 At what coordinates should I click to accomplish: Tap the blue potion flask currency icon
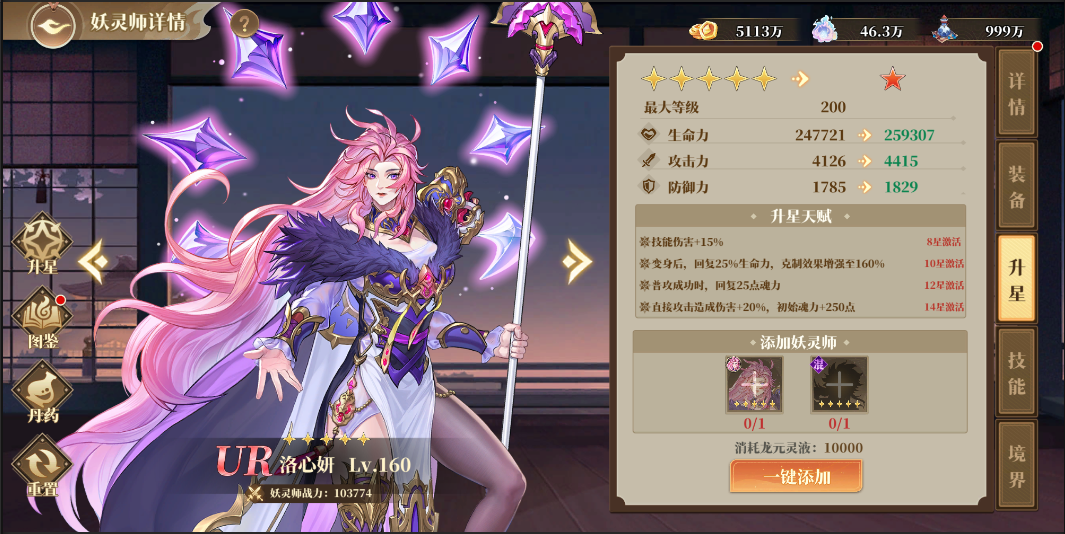pyautogui.click(x=946, y=30)
